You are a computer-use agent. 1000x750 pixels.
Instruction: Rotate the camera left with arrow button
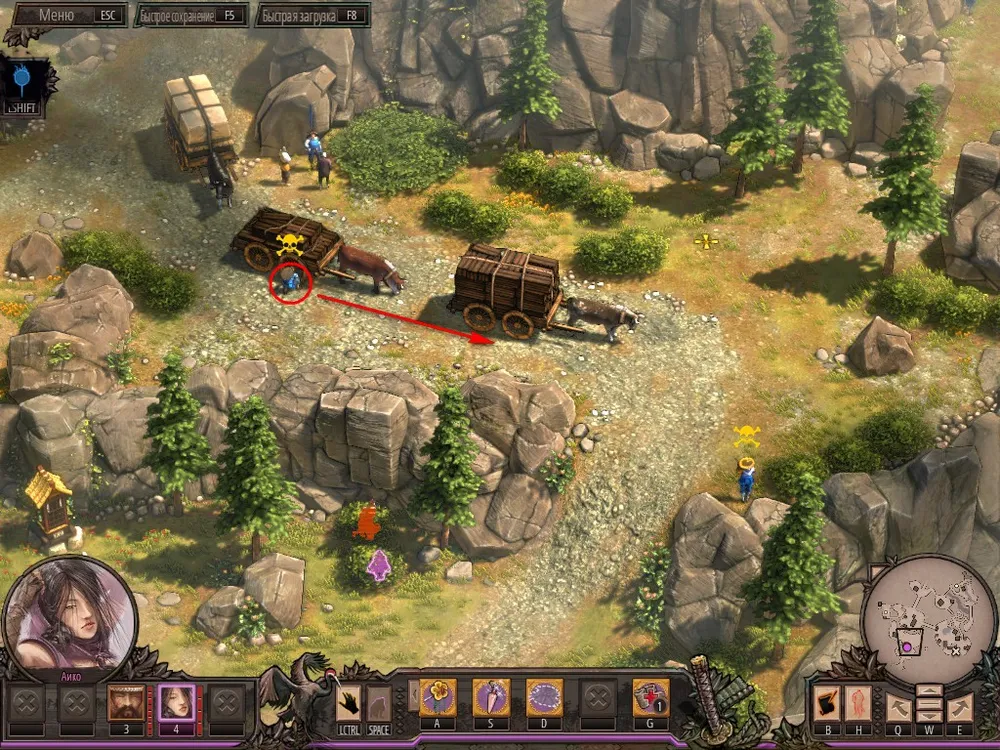898,707
